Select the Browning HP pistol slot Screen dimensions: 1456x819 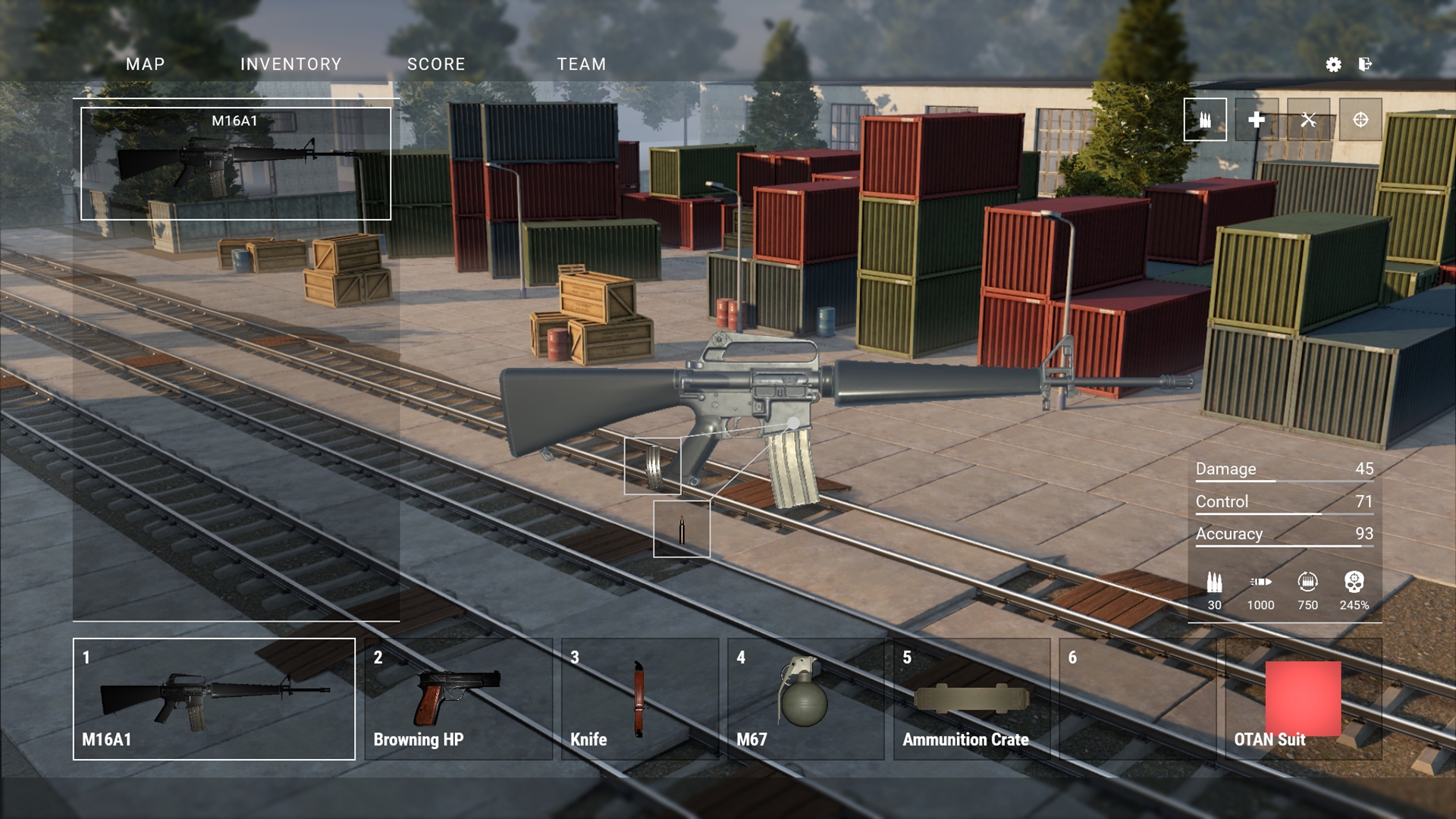[x=458, y=698]
